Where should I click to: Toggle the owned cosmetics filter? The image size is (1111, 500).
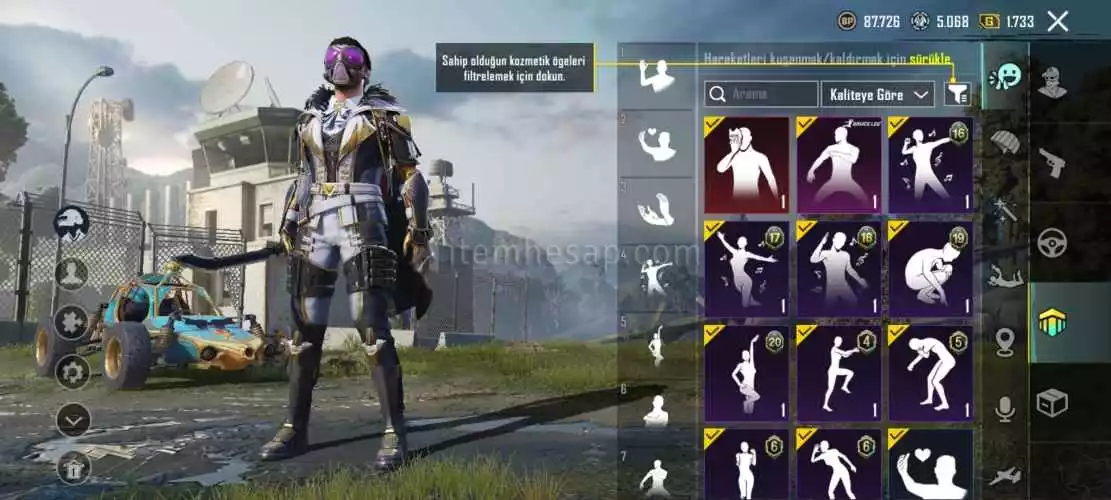pyautogui.click(x=957, y=94)
